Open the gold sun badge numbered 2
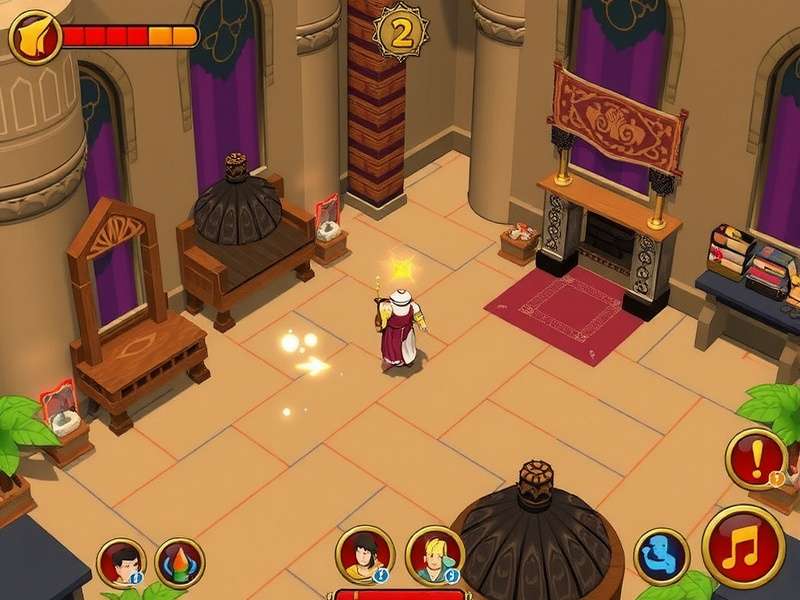Screen dimensions: 800x600 pyautogui.click(x=400, y=34)
